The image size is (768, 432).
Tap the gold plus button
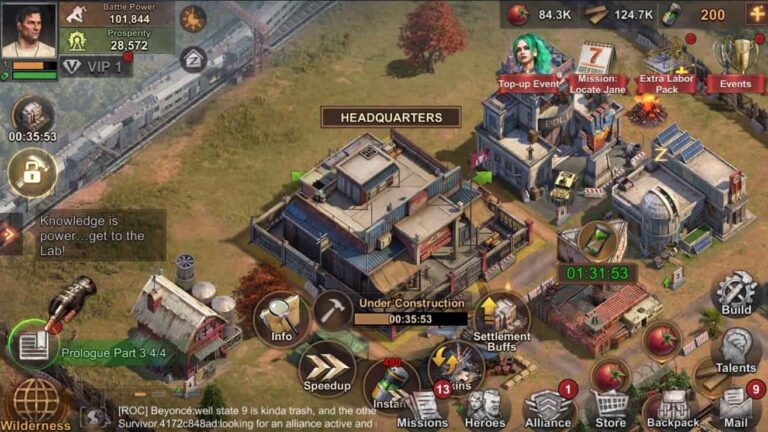(755, 14)
